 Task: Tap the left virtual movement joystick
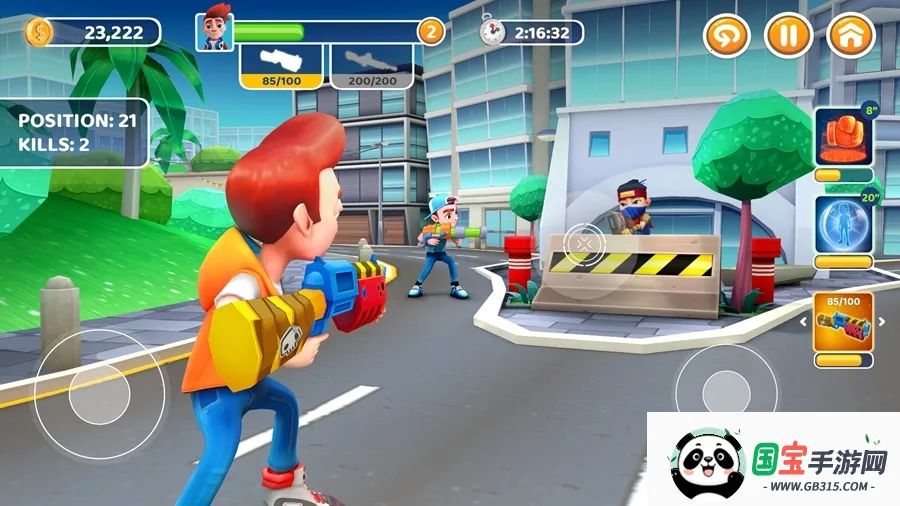click(x=99, y=394)
